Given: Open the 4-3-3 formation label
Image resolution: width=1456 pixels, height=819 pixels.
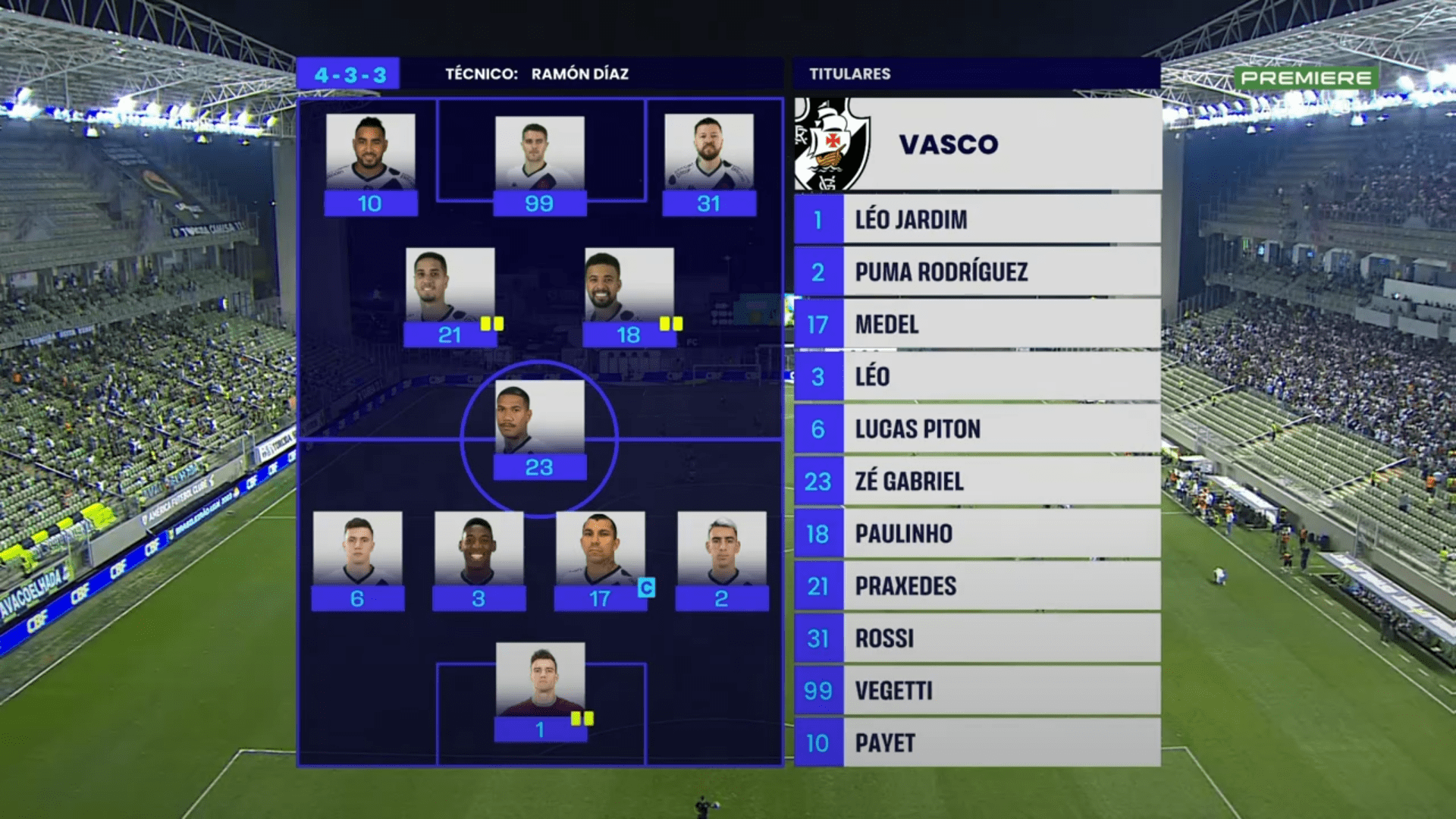Looking at the screenshot, I should pos(349,74).
